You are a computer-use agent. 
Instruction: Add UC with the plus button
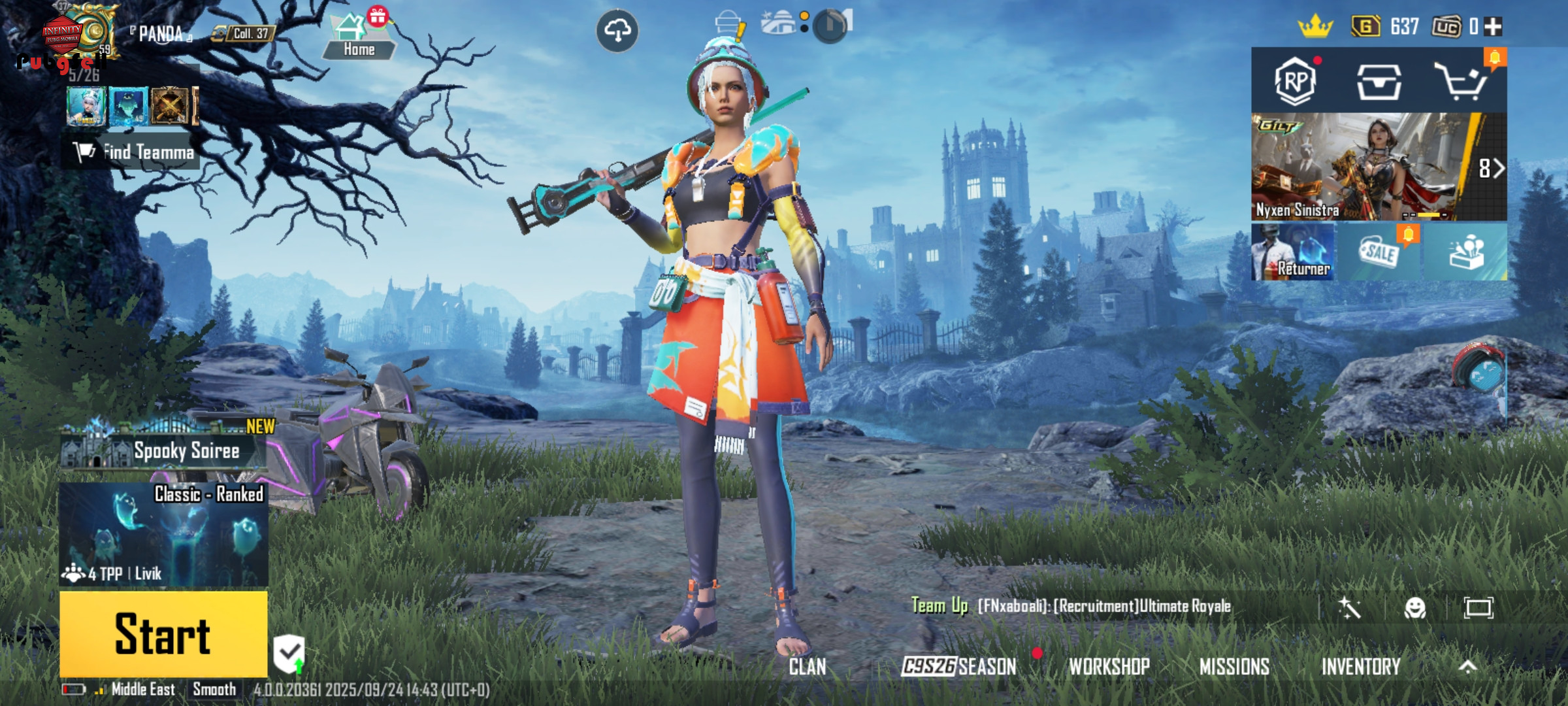pyautogui.click(x=1494, y=27)
